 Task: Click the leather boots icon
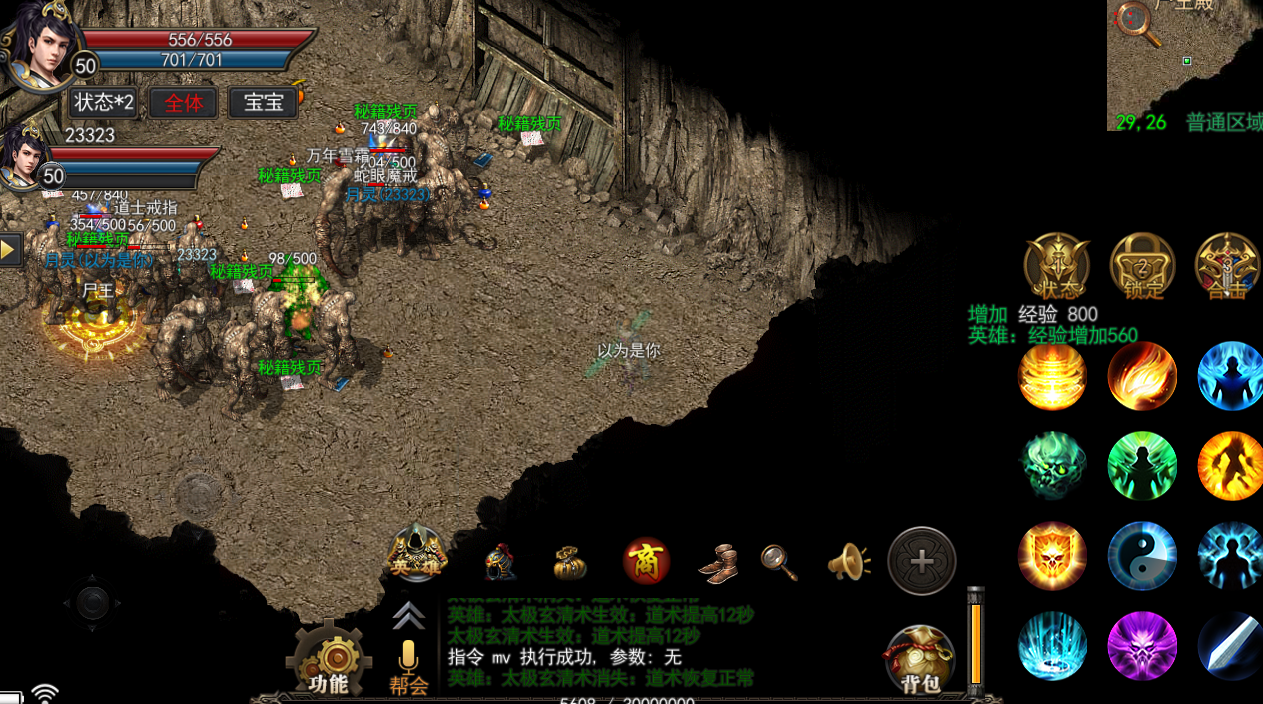(719, 563)
